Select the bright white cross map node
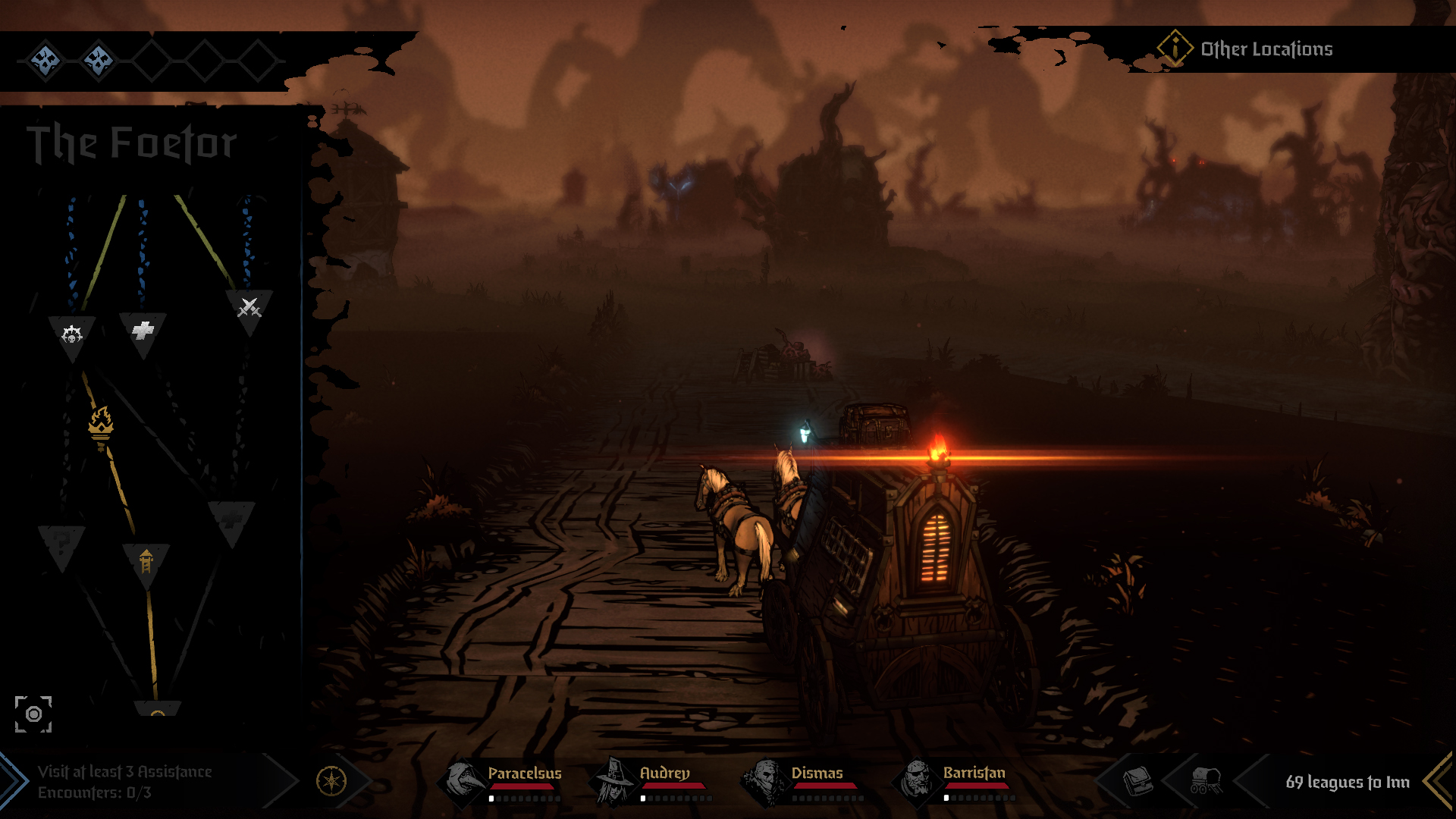Screen dimensions: 1456x819 click(143, 331)
